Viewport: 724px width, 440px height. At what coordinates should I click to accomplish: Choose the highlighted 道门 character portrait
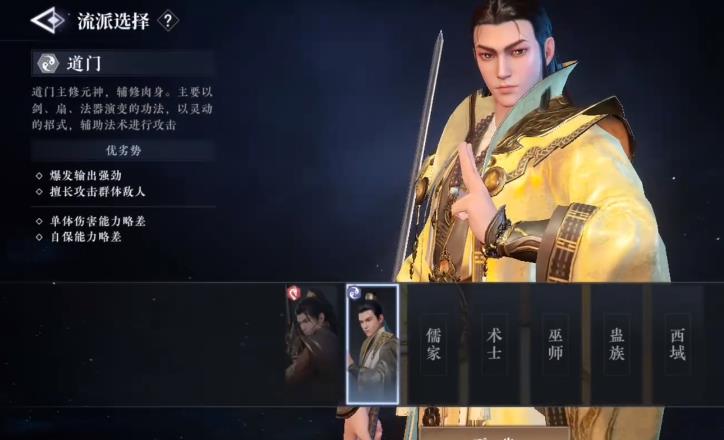(x=372, y=343)
